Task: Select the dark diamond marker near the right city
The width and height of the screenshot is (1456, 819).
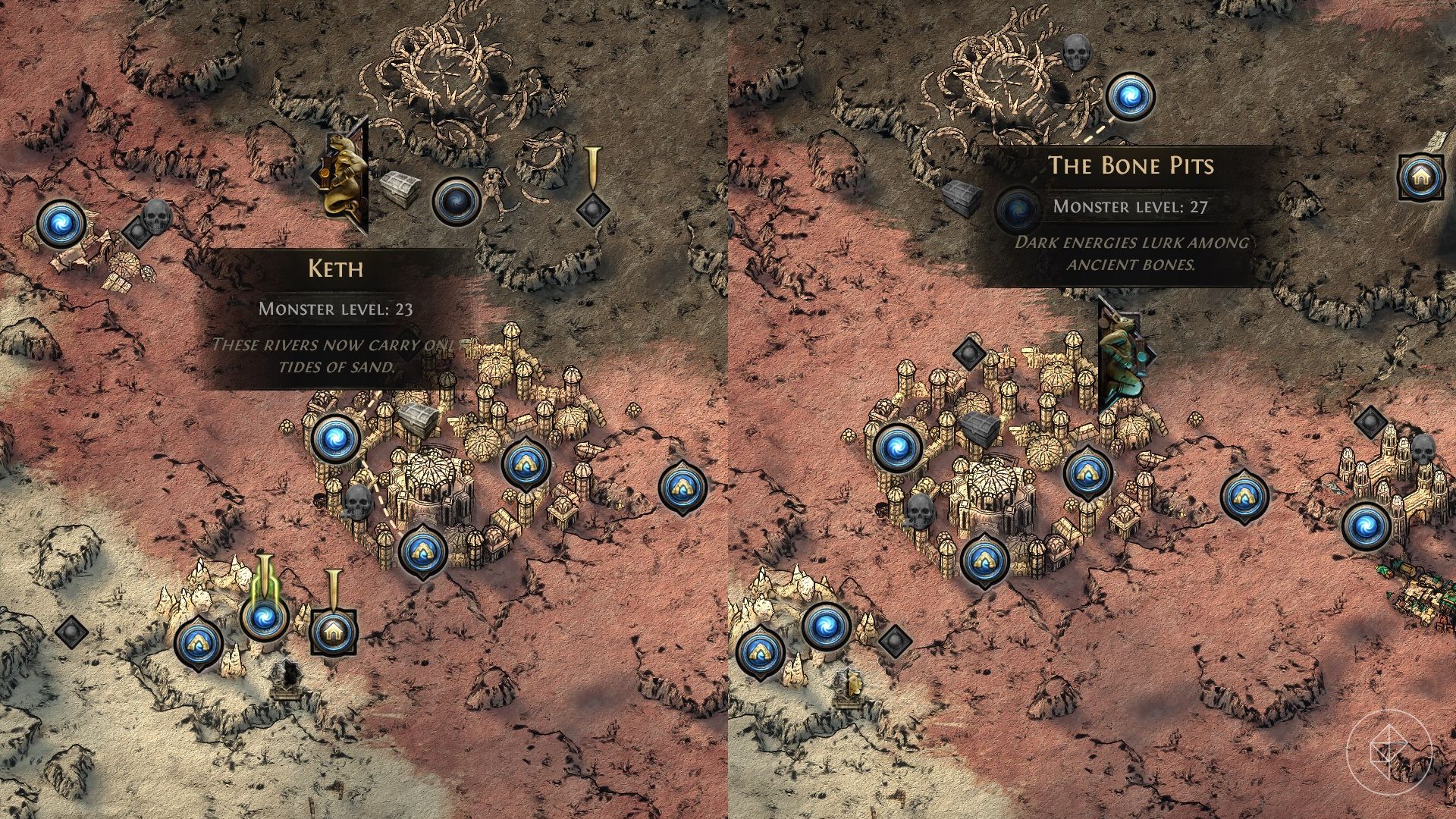Action: pos(971,353)
